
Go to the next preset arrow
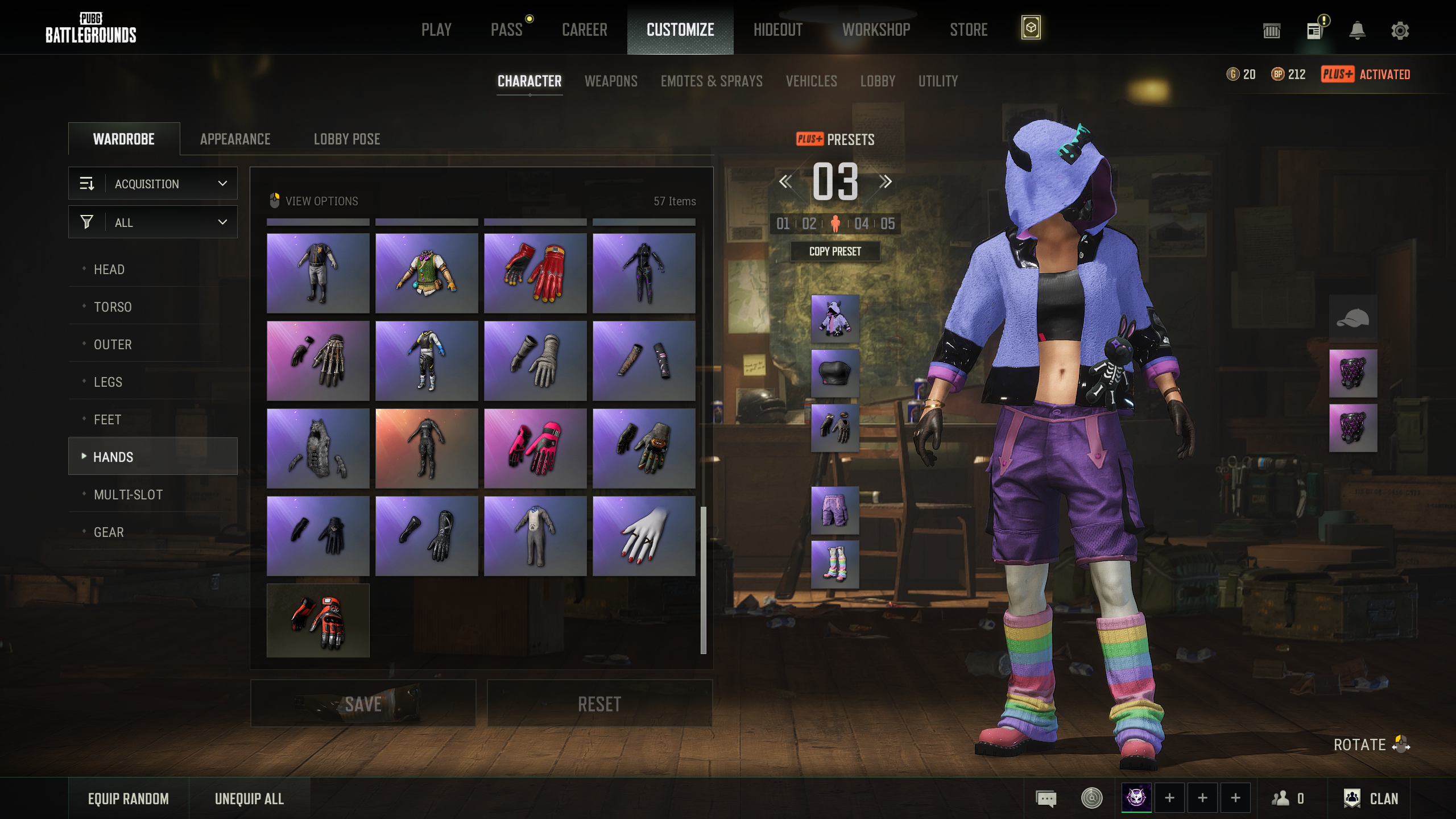tap(885, 182)
